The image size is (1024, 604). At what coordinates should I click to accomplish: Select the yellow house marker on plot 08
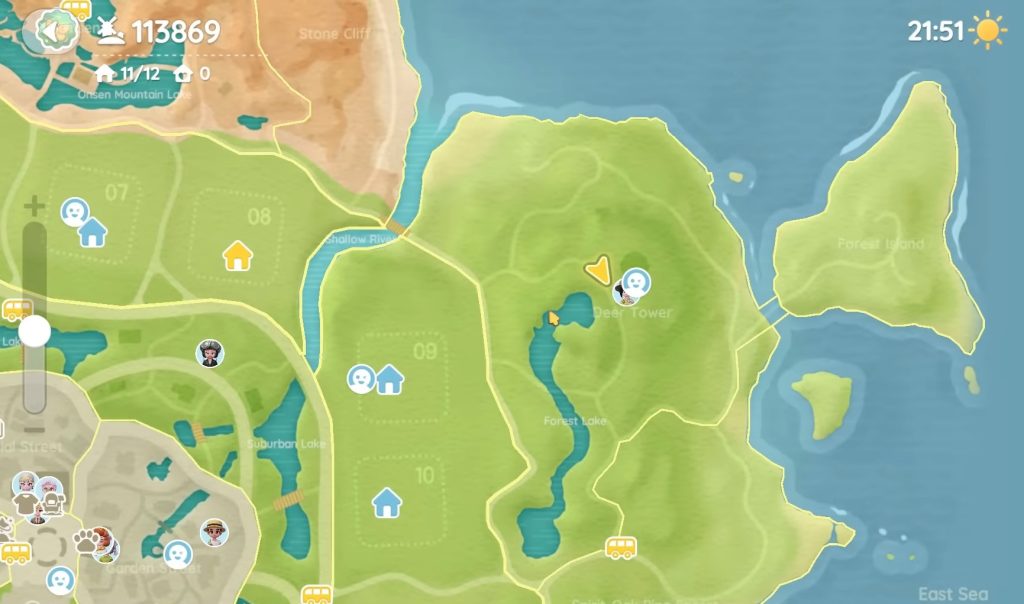(238, 256)
